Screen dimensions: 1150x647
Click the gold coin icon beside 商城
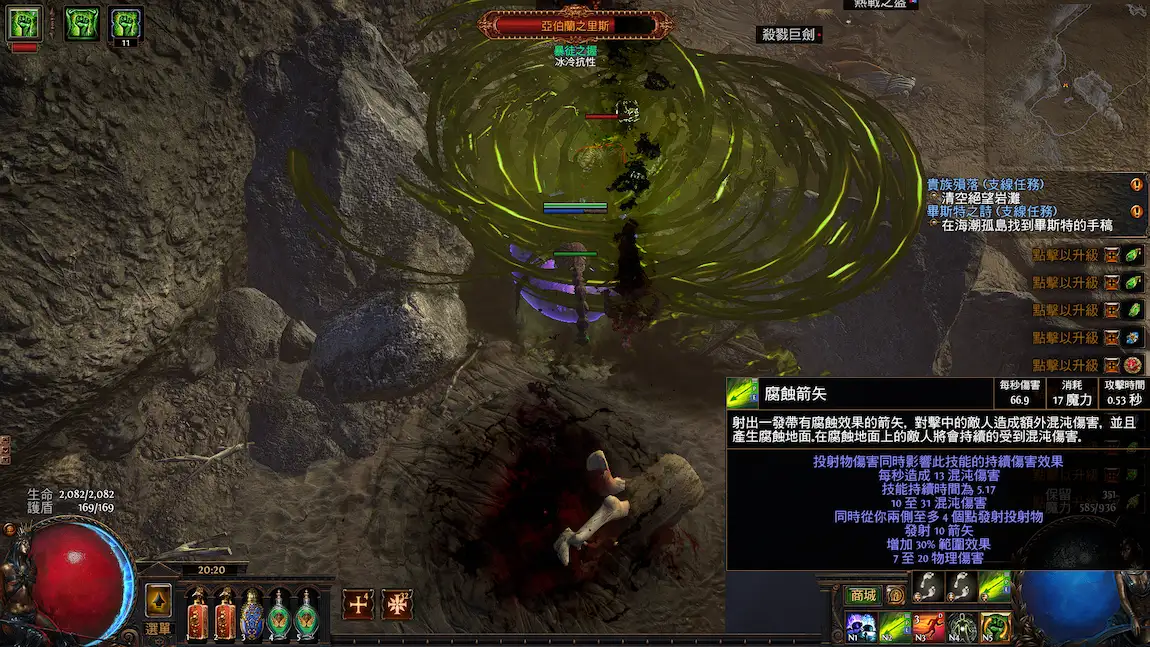(x=896, y=596)
